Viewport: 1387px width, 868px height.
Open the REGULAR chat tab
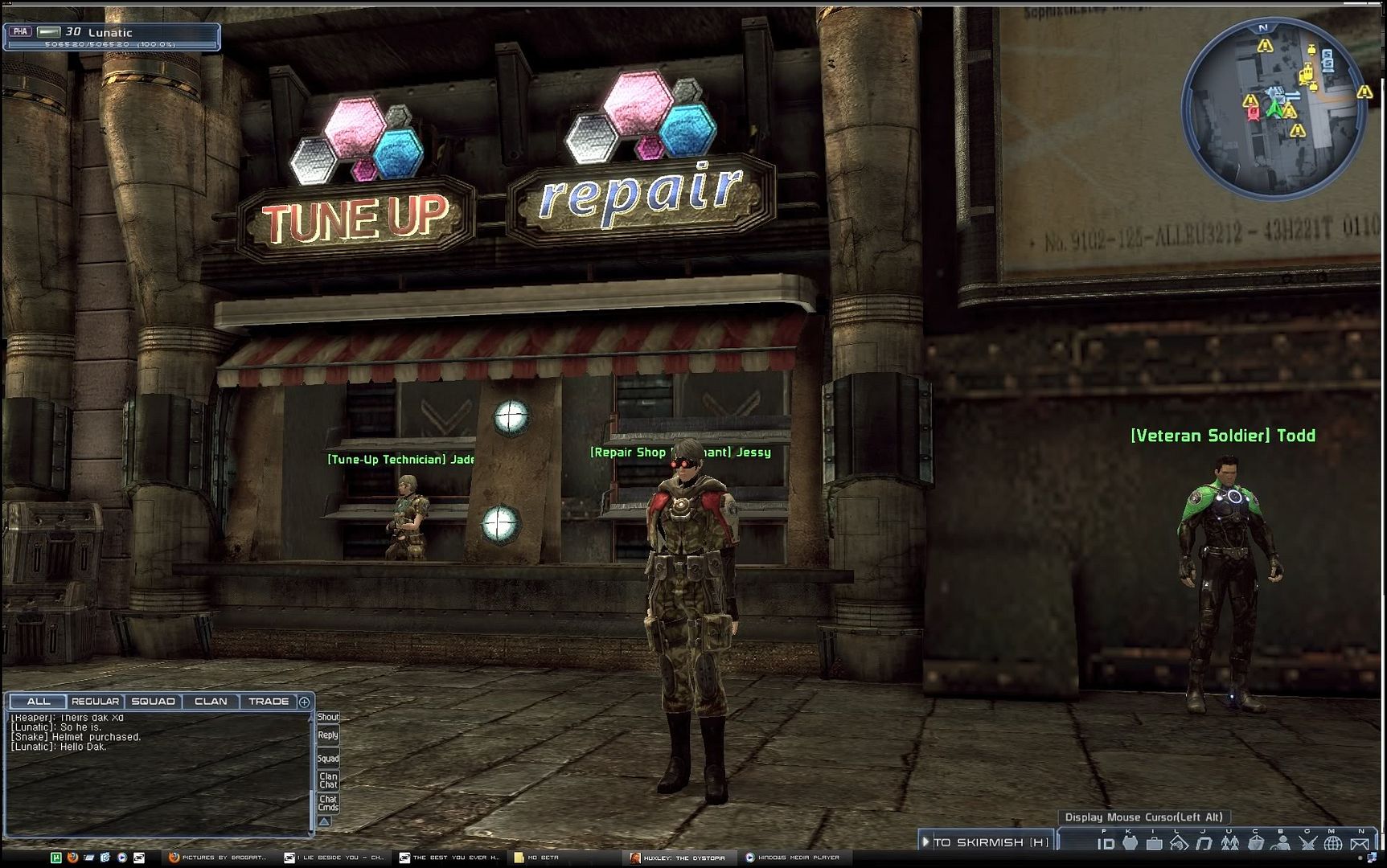tap(95, 702)
